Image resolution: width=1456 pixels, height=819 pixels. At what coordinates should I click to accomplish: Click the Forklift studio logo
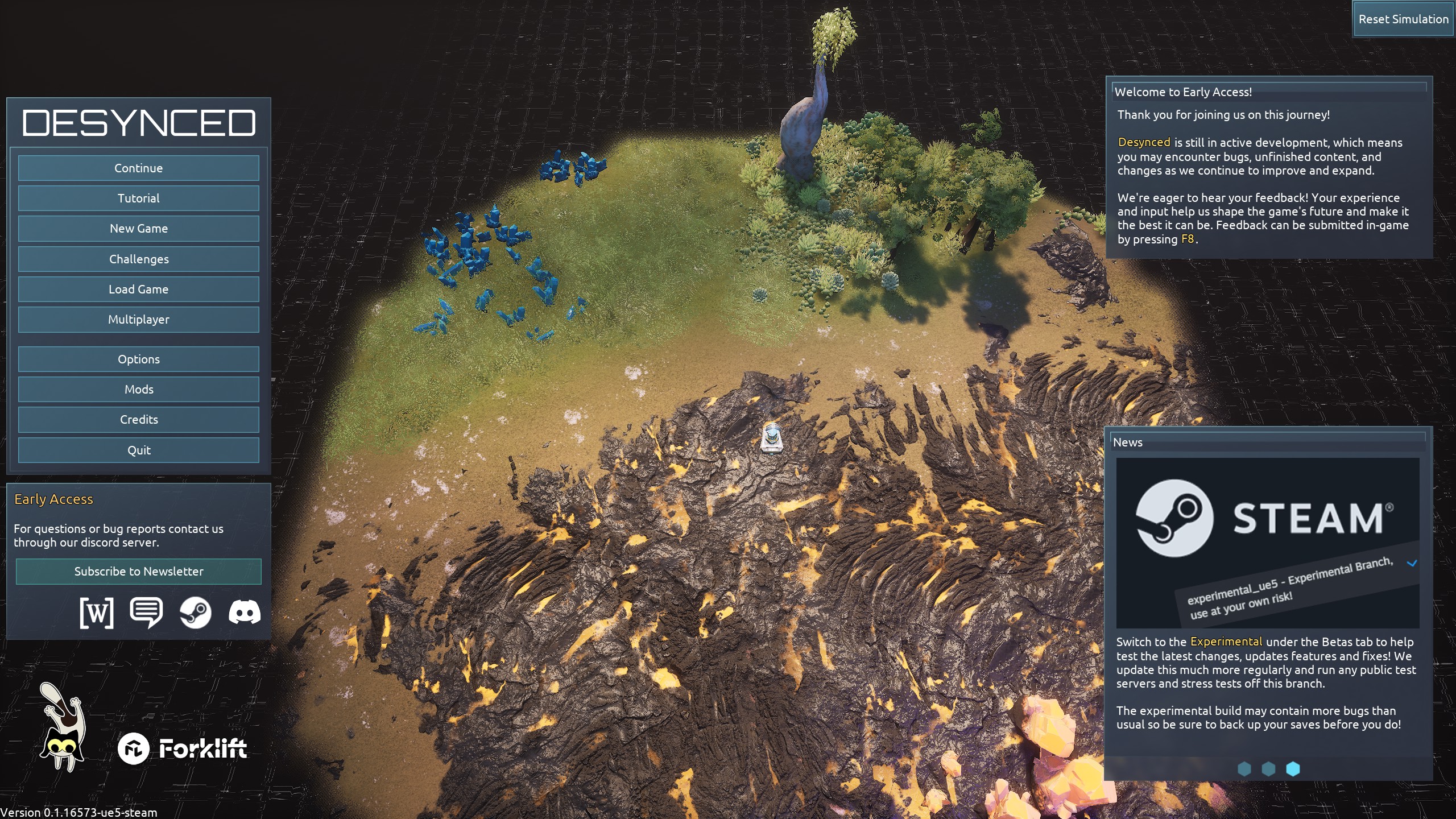pyautogui.click(x=183, y=749)
